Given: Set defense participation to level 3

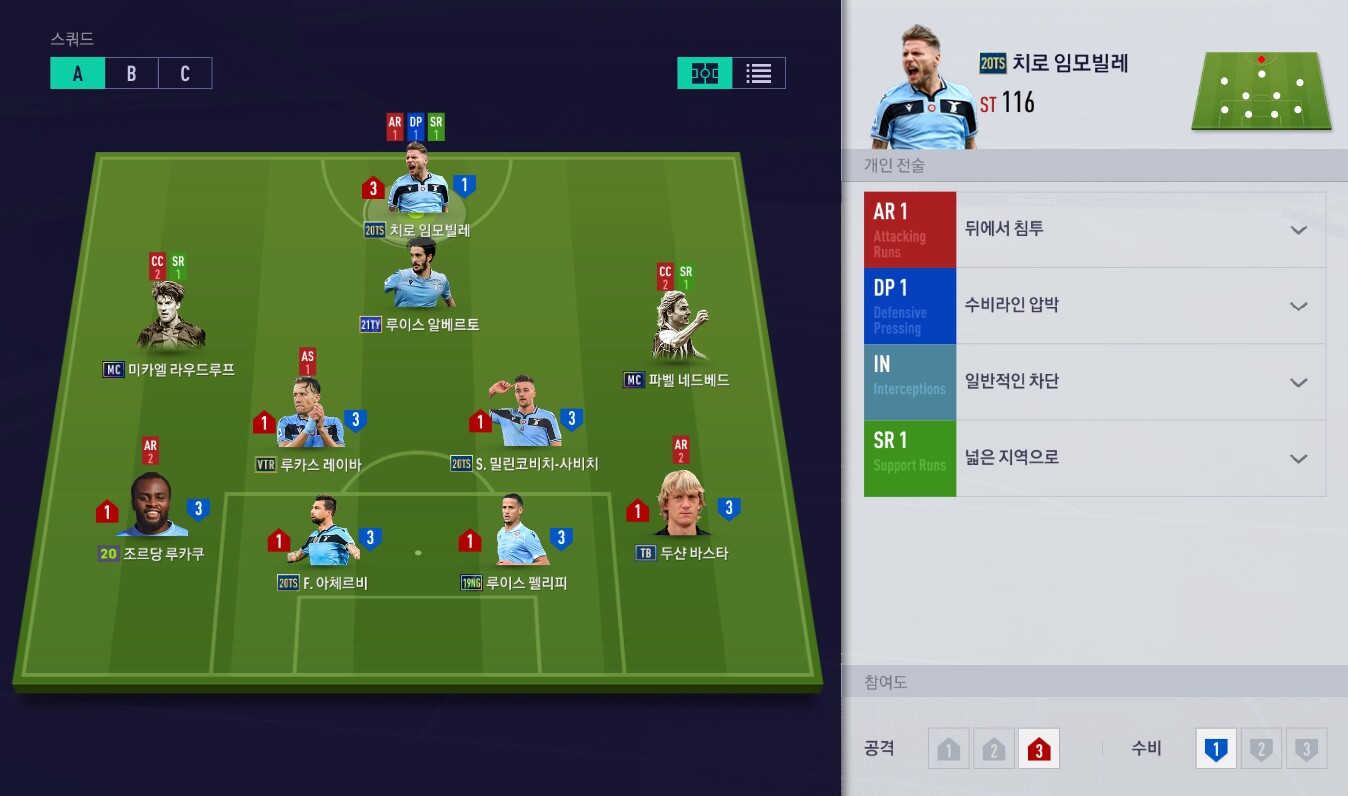Looking at the screenshot, I should tap(1305, 749).
